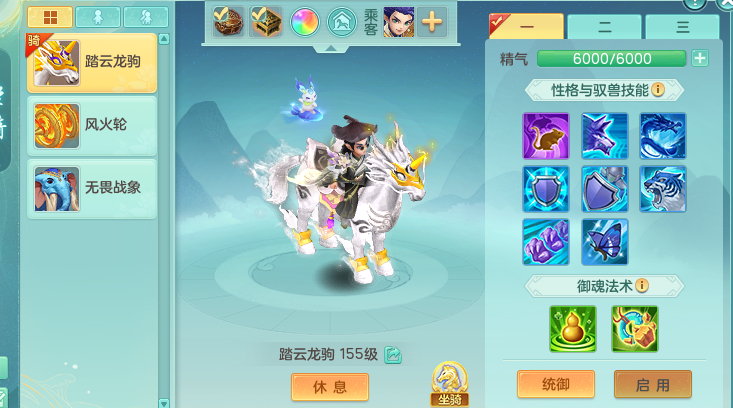Click the 休息 rest button
Screen dimensions: 733x408
coord(330,387)
